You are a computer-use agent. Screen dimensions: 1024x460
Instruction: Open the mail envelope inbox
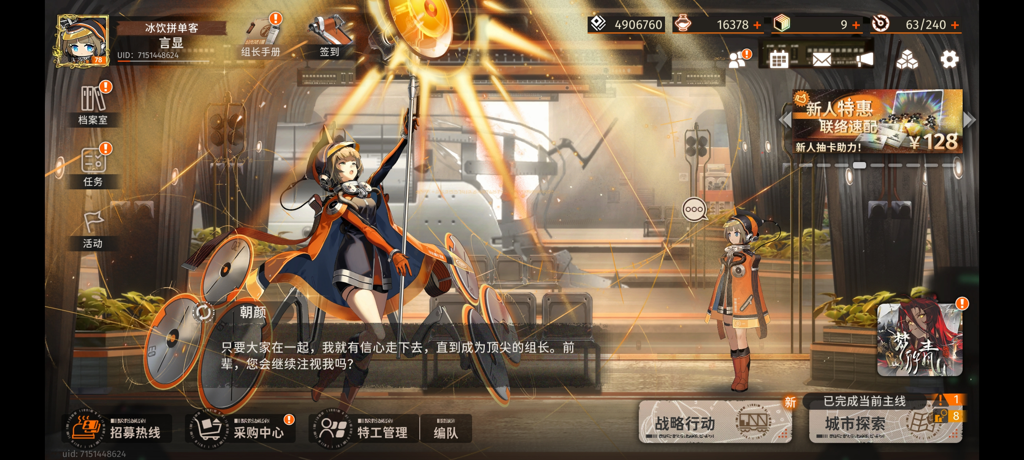(821, 59)
